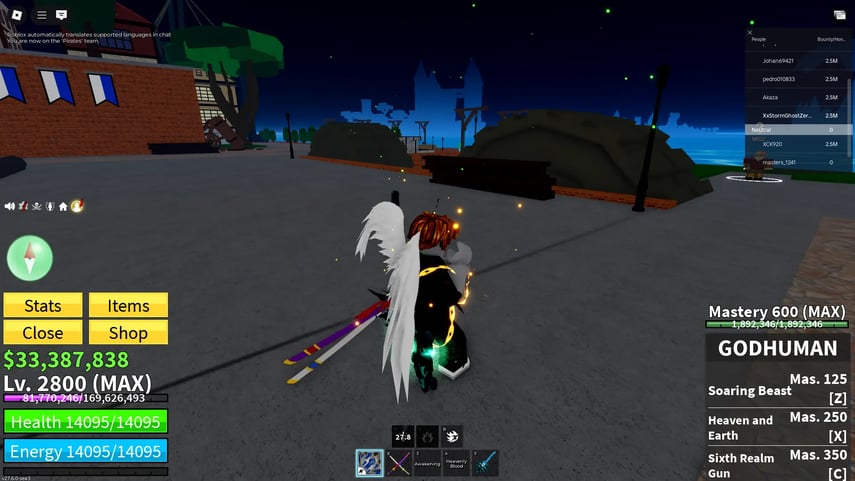855x481 pixels.
Task: Select the Heavenly Blood hotbar slot
Action: [456, 463]
